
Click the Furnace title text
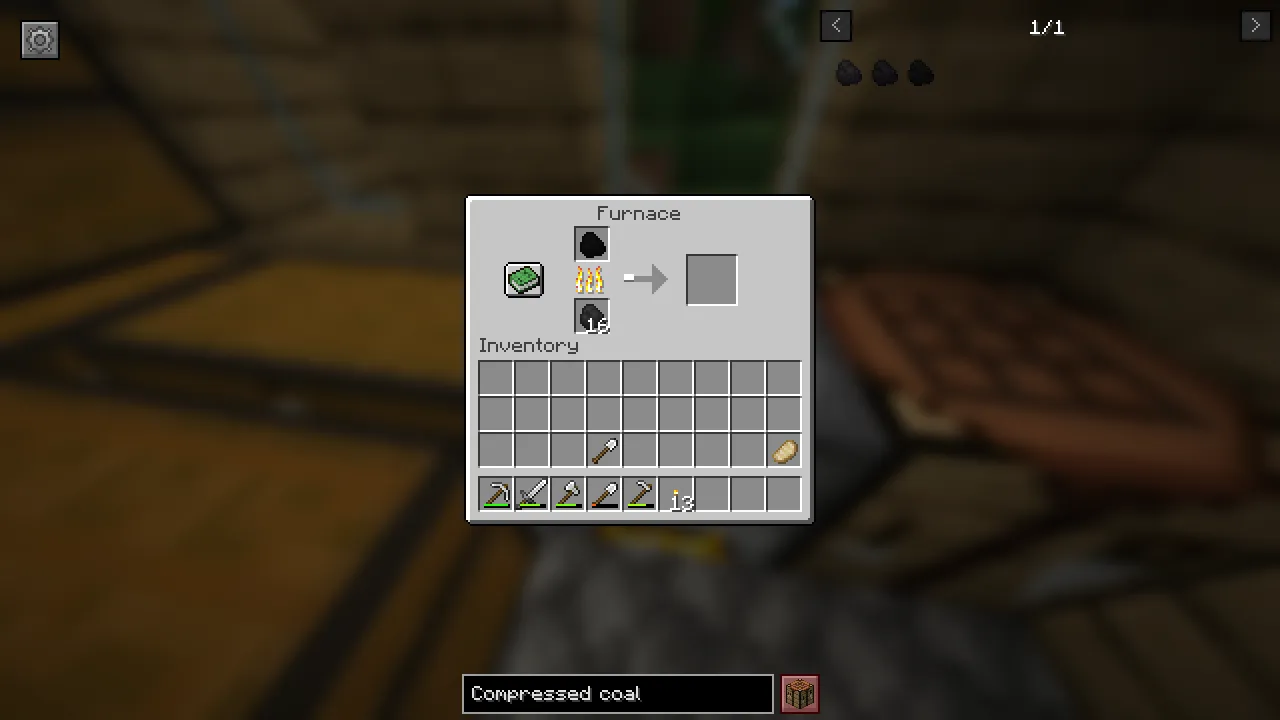click(638, 213)
